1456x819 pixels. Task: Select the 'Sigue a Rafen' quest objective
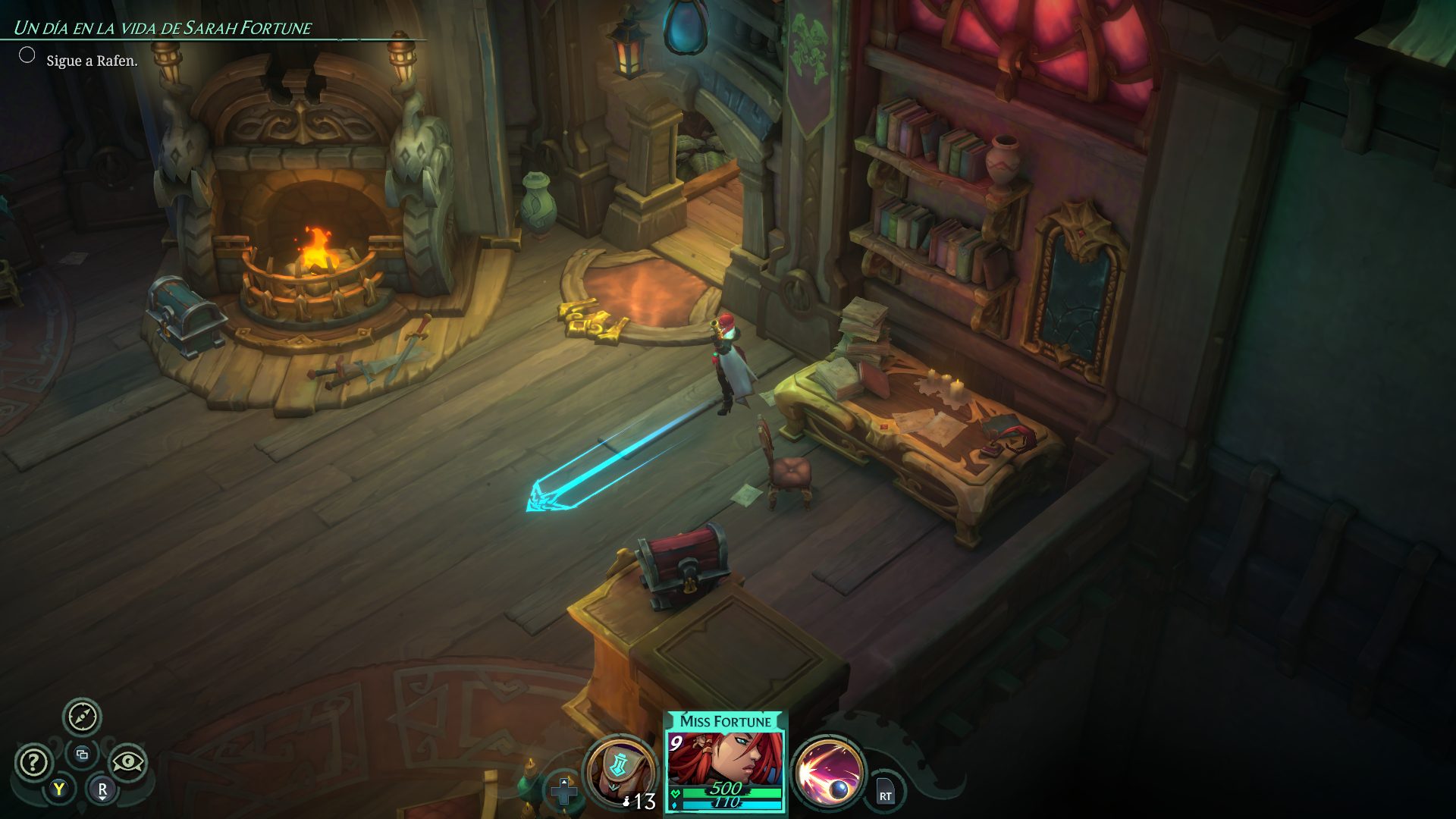(x=92, y=61)
